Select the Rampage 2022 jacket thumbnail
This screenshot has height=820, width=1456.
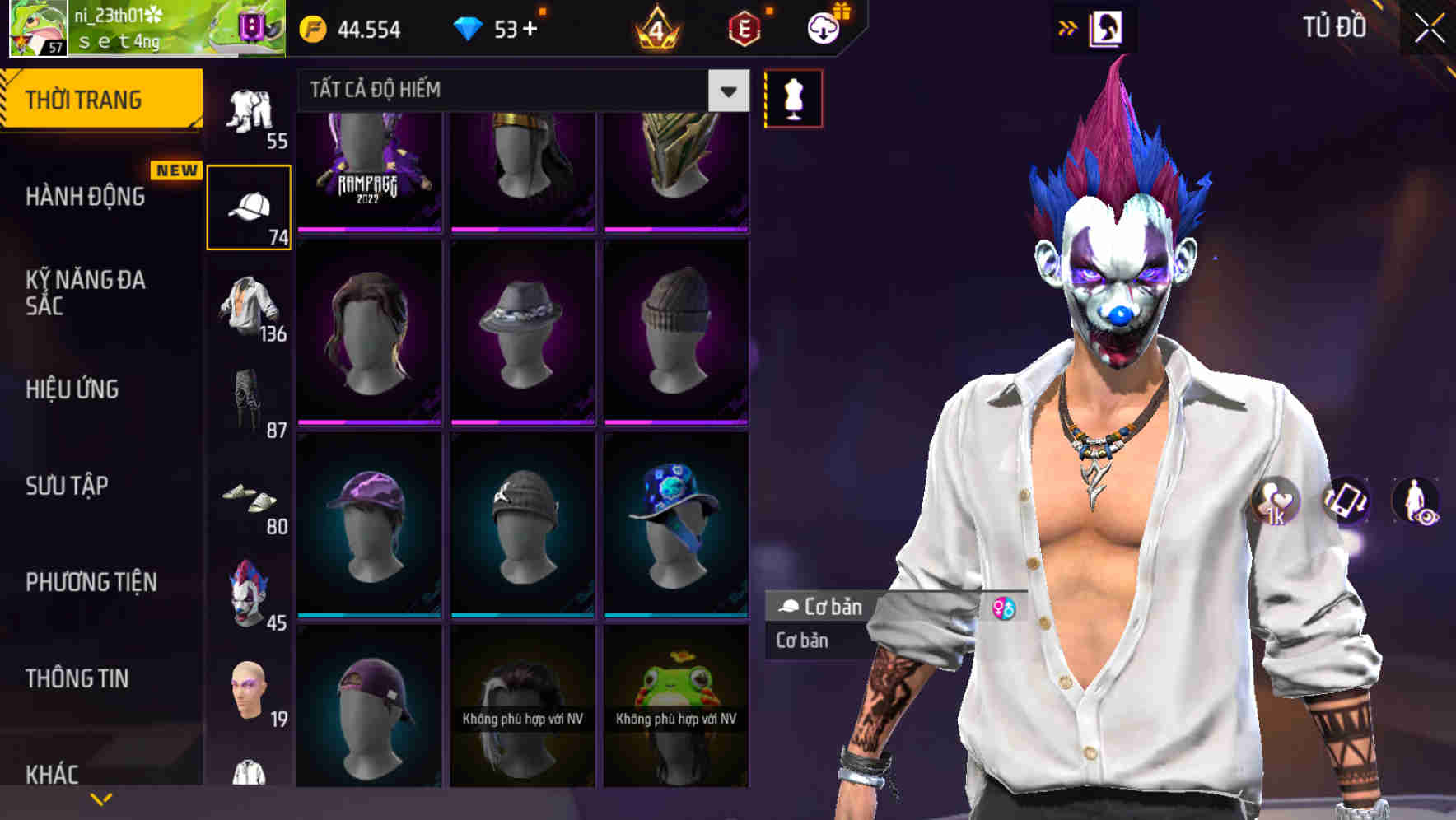click(x=370, y=169)
